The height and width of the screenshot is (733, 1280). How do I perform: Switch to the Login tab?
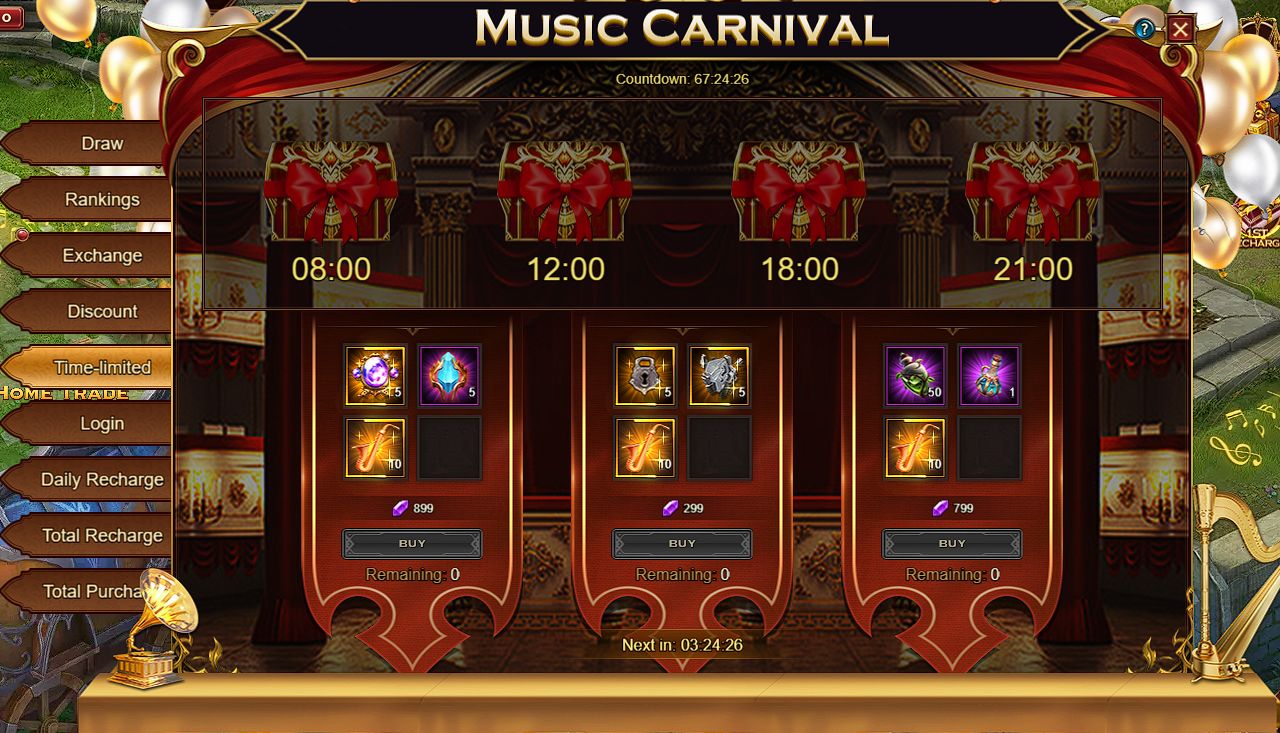click(101, 424)
